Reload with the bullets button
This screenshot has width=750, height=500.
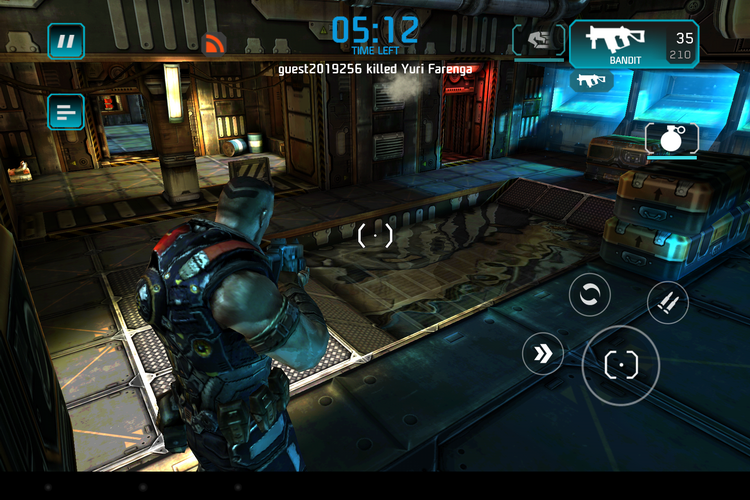pos(667,302)
